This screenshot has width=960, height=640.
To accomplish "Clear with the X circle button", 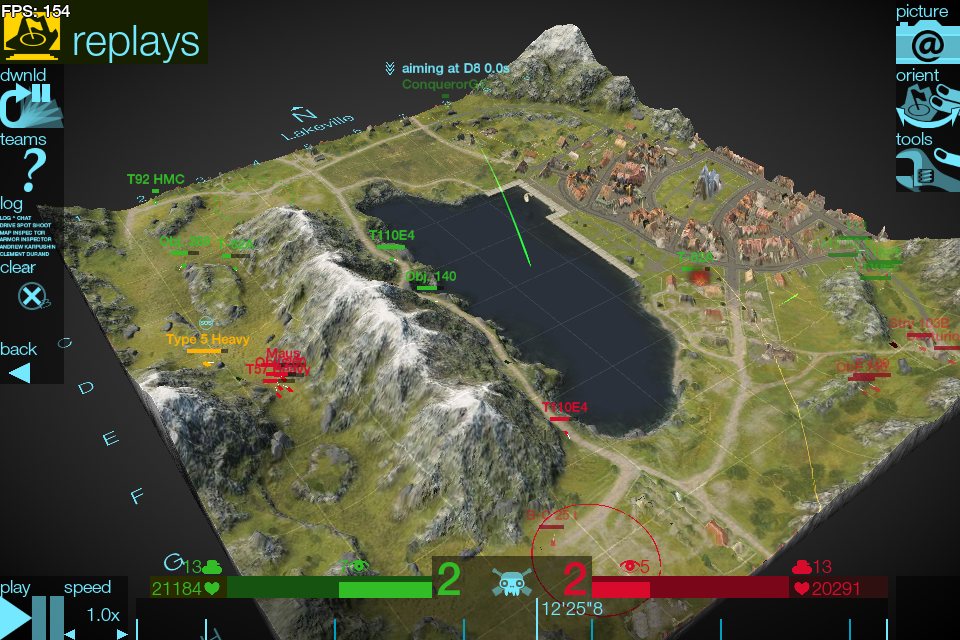I will click(32, 295).
